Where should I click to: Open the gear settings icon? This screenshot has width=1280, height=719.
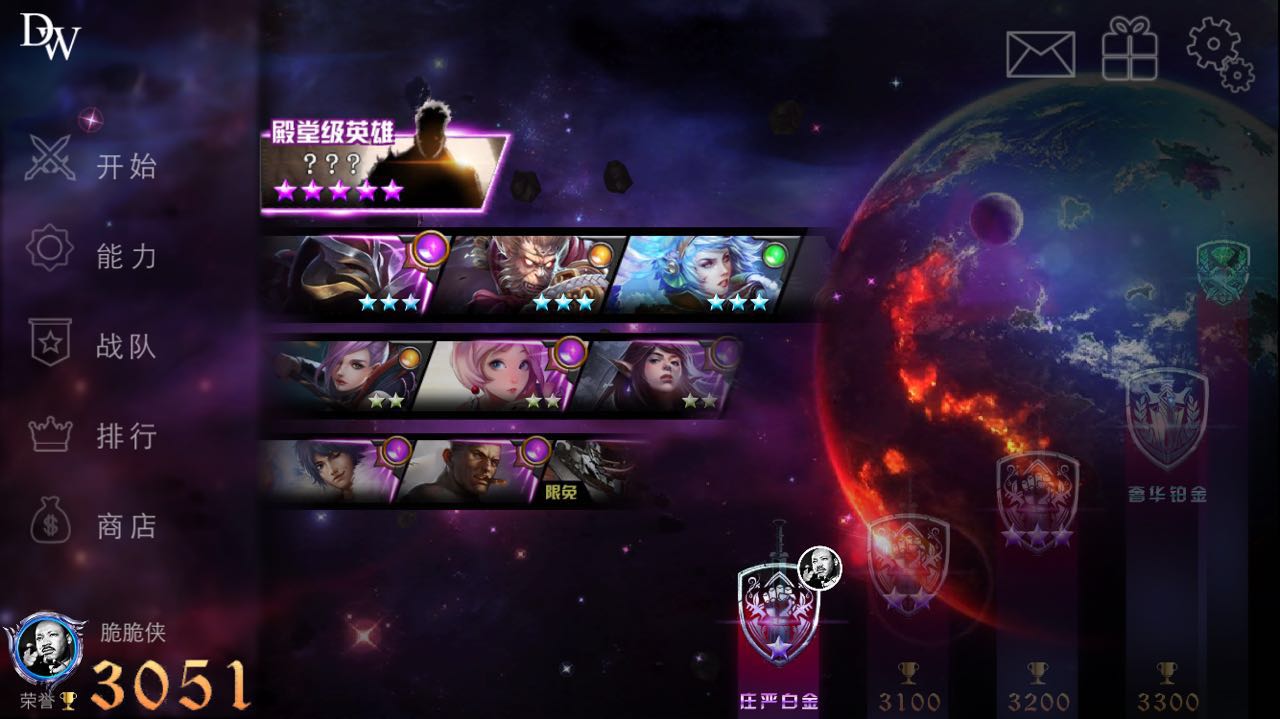(1219, 54)
